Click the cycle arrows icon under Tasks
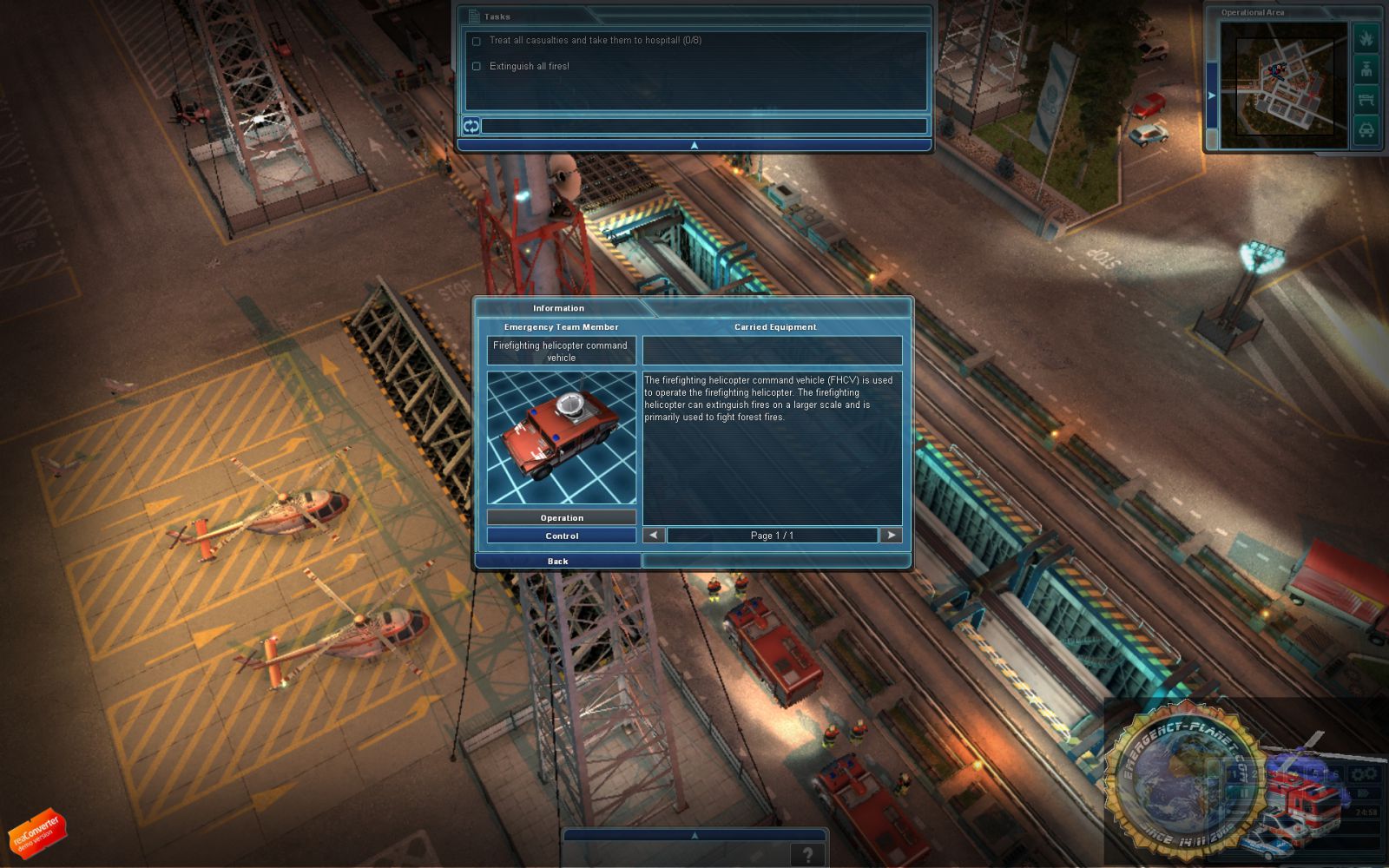Viewport: 1389px width, 868px height. coord(471,126)
